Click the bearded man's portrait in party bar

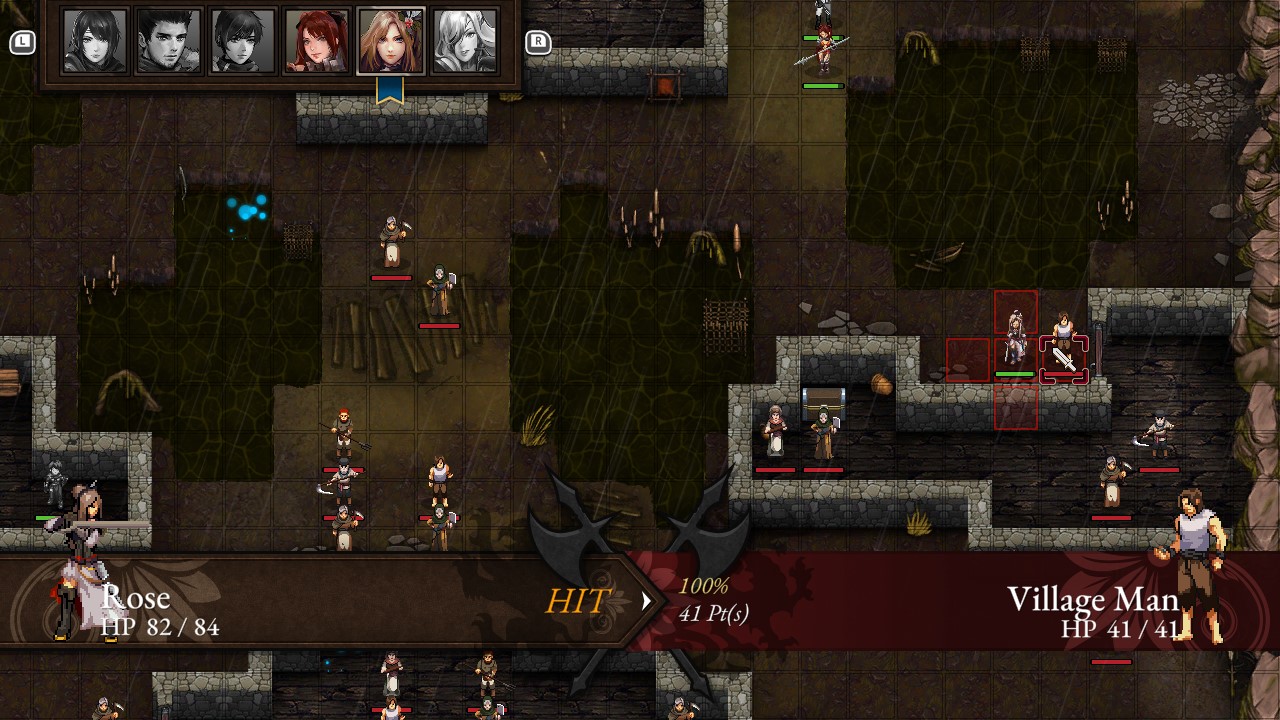(x=167, y=40)
